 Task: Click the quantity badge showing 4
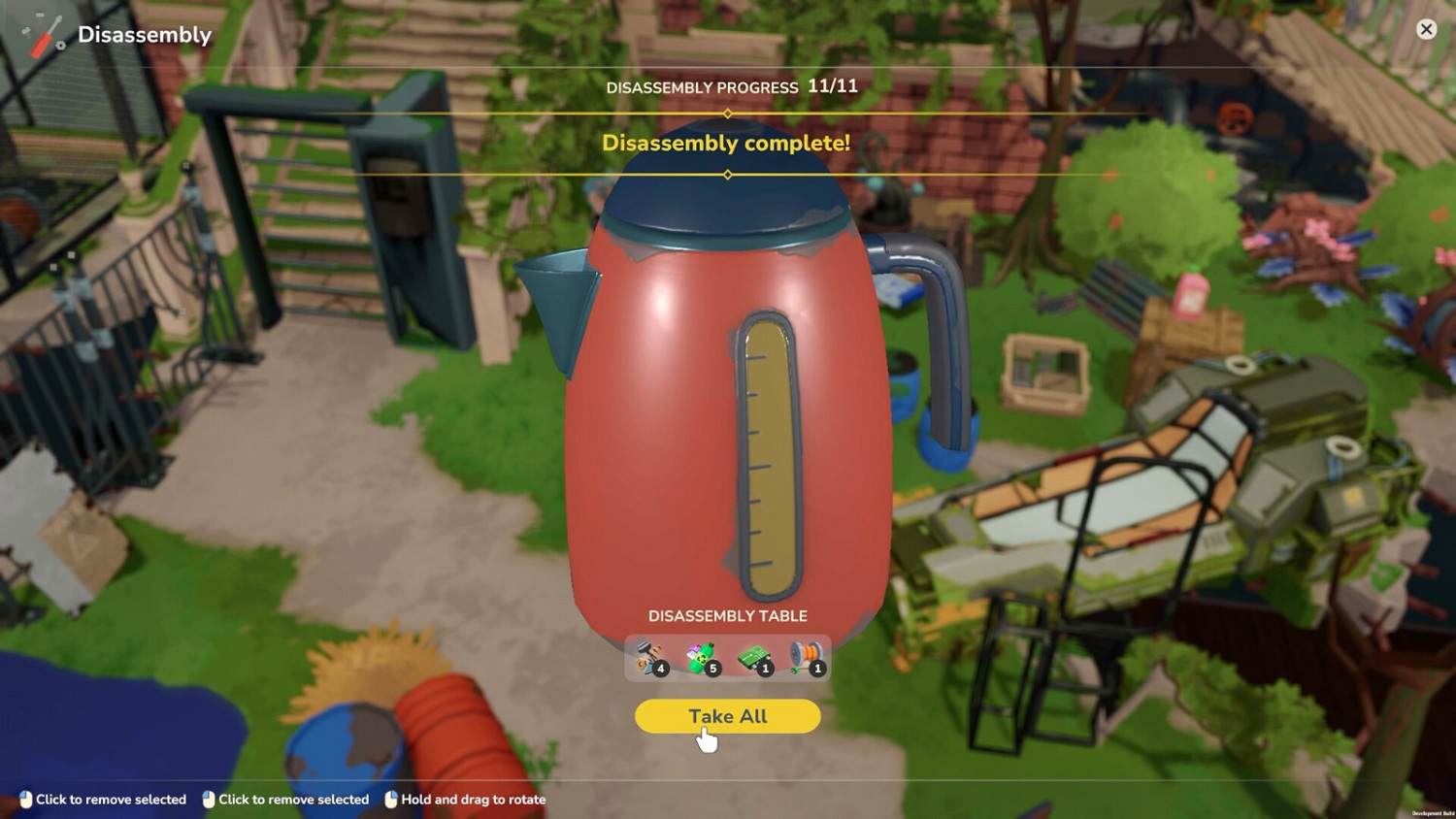[662, 670]
